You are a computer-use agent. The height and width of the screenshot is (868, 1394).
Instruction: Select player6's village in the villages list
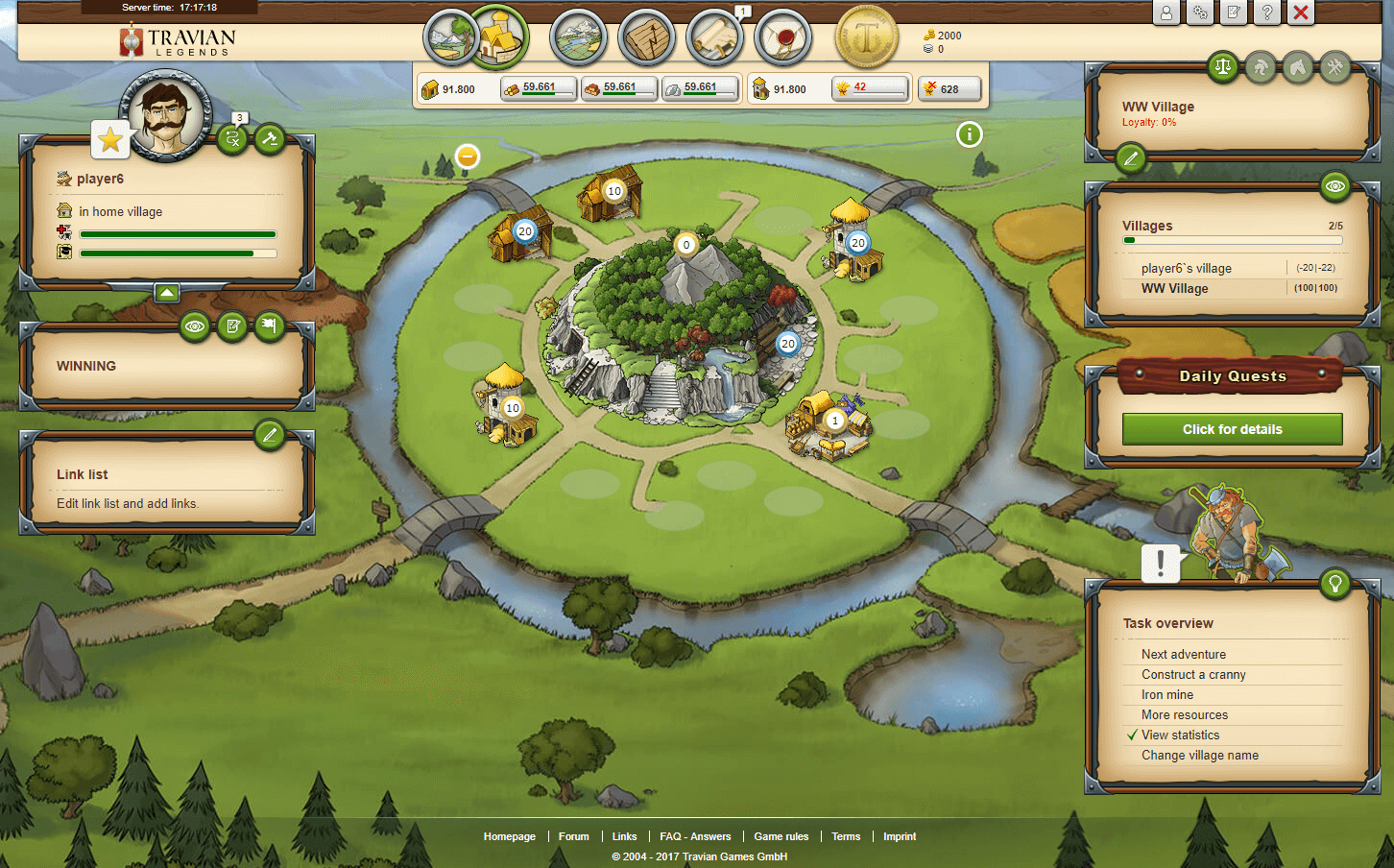[x=1187, y=269]
